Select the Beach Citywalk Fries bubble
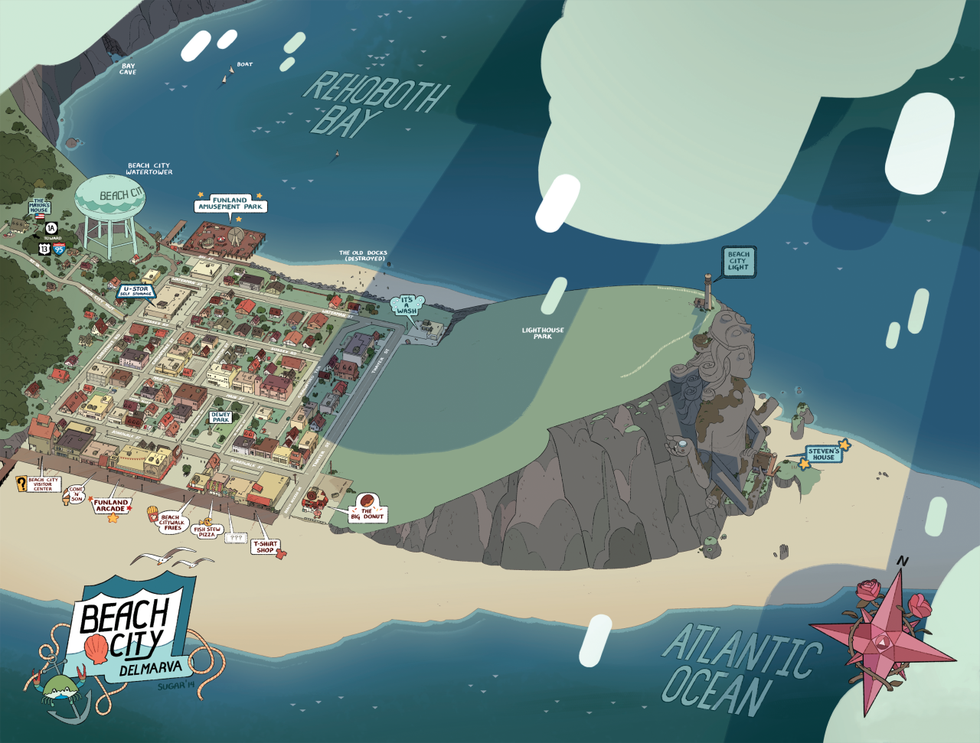This screenshot has height=743, width=980. (x=168, y=522)
